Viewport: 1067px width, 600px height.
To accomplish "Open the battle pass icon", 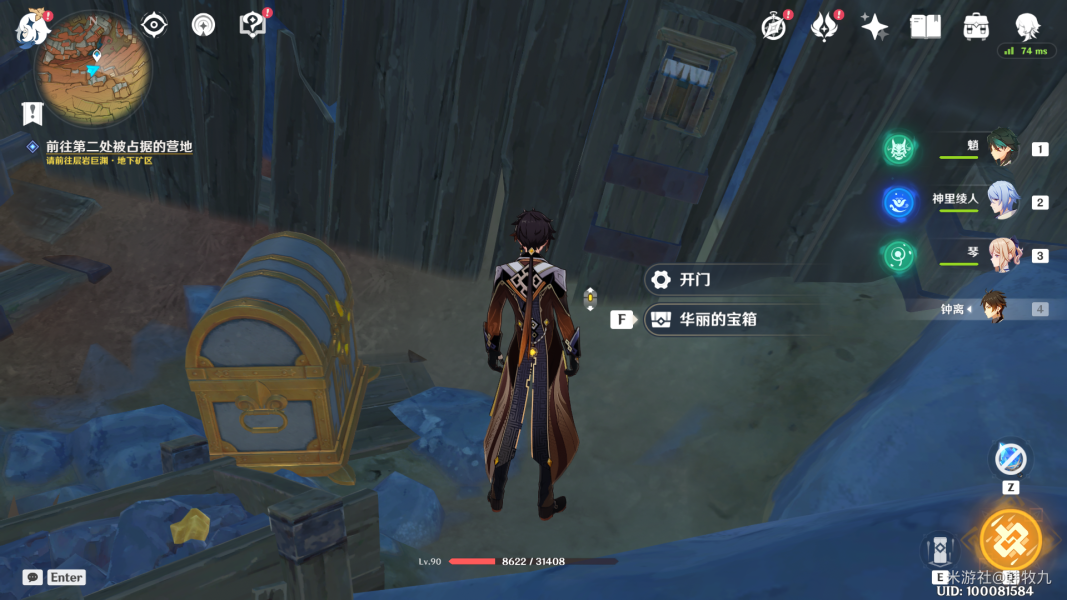I will (823, 27).
